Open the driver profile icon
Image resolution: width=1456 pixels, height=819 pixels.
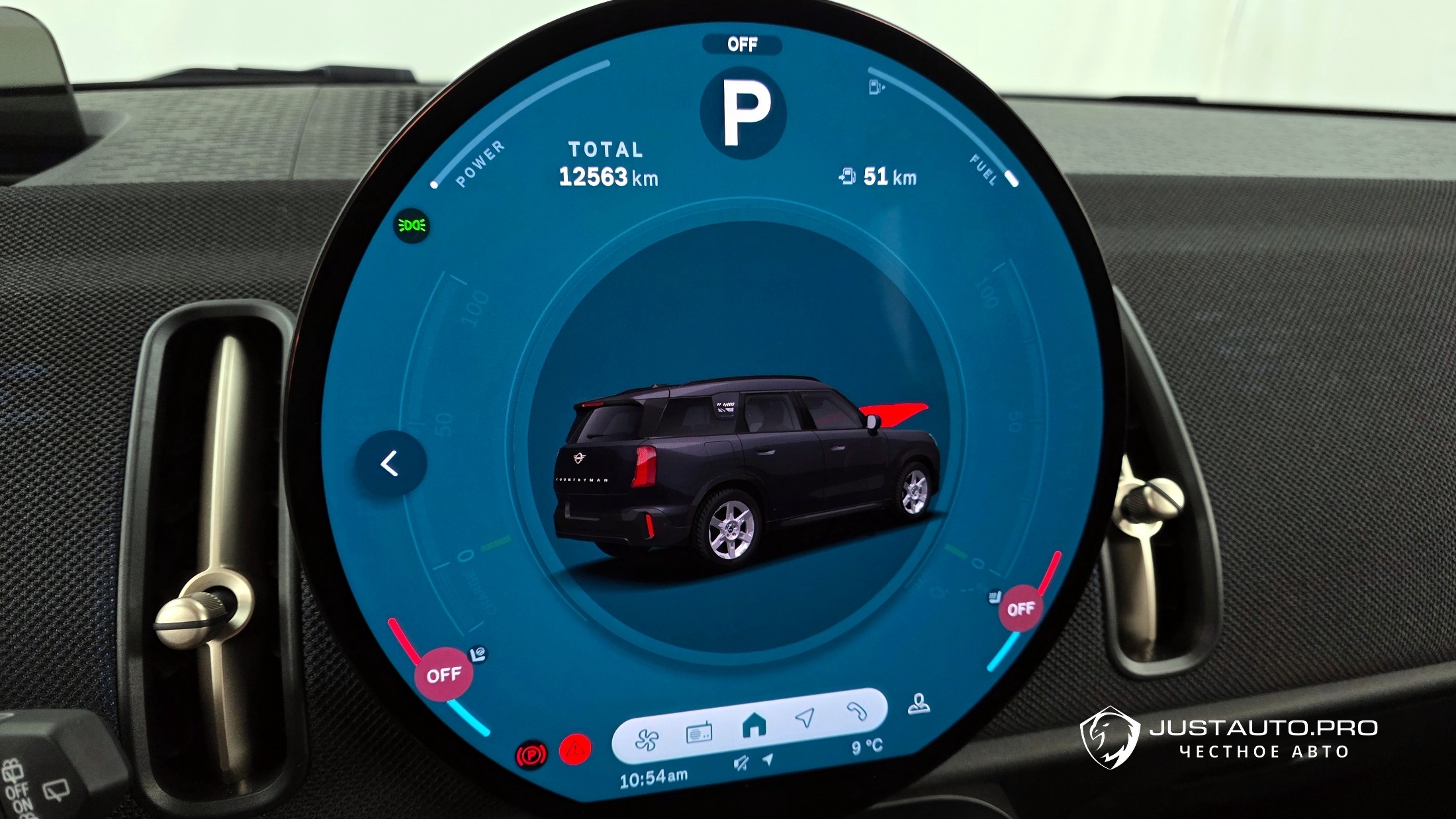(919, 705)
